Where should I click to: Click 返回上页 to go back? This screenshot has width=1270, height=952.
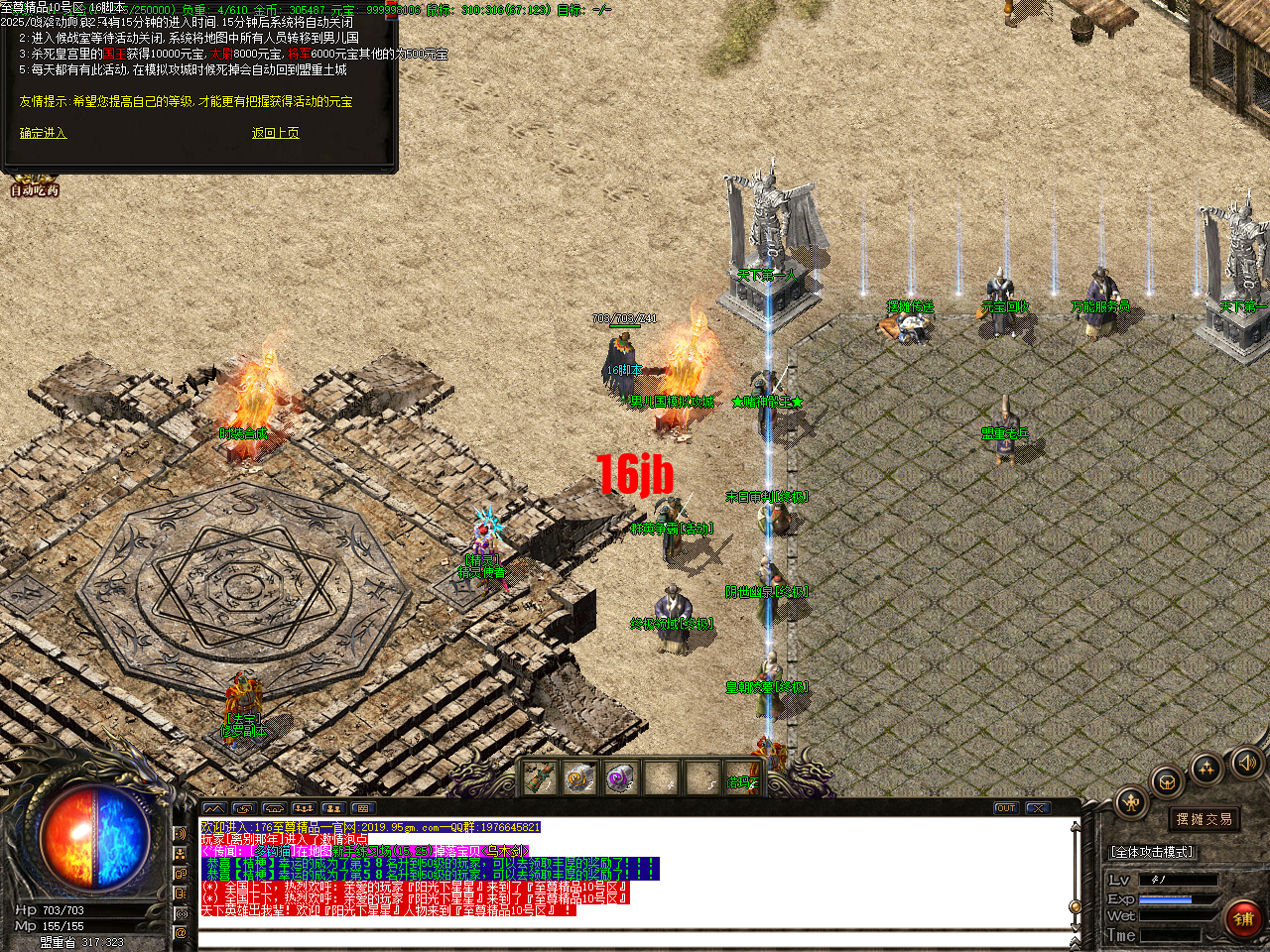(275, 132)
